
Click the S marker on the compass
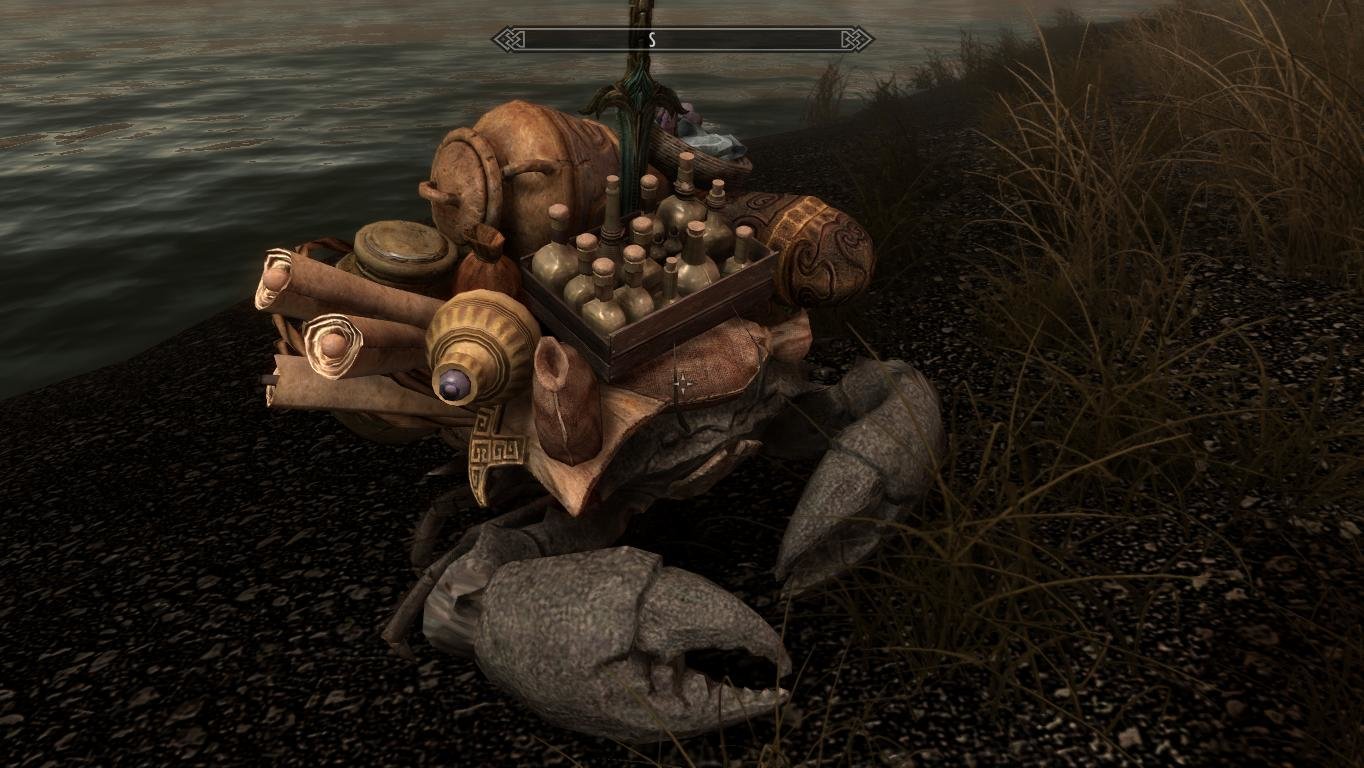[653, 39]
